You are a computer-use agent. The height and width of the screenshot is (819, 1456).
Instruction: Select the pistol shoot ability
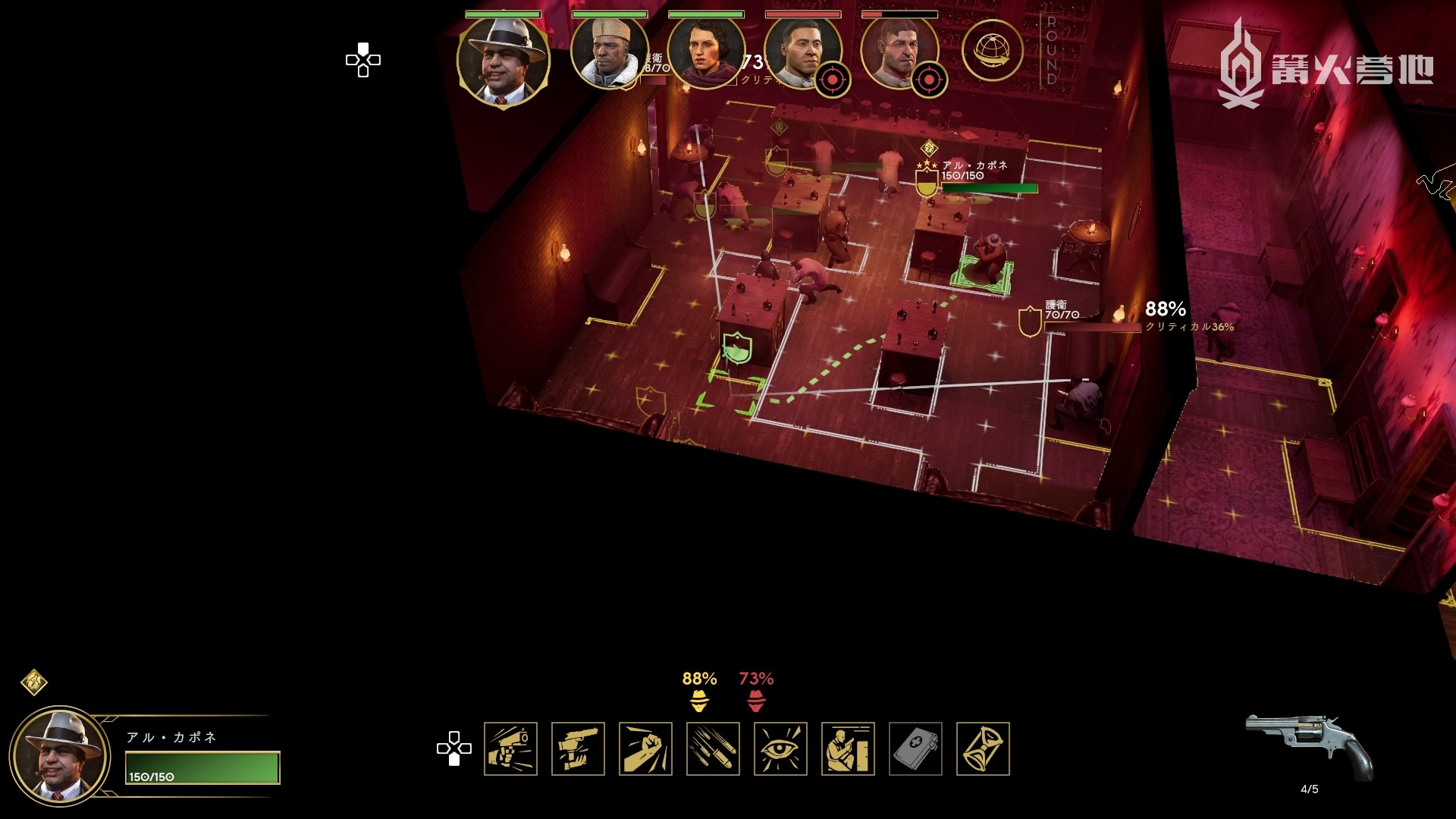(510, 748)
